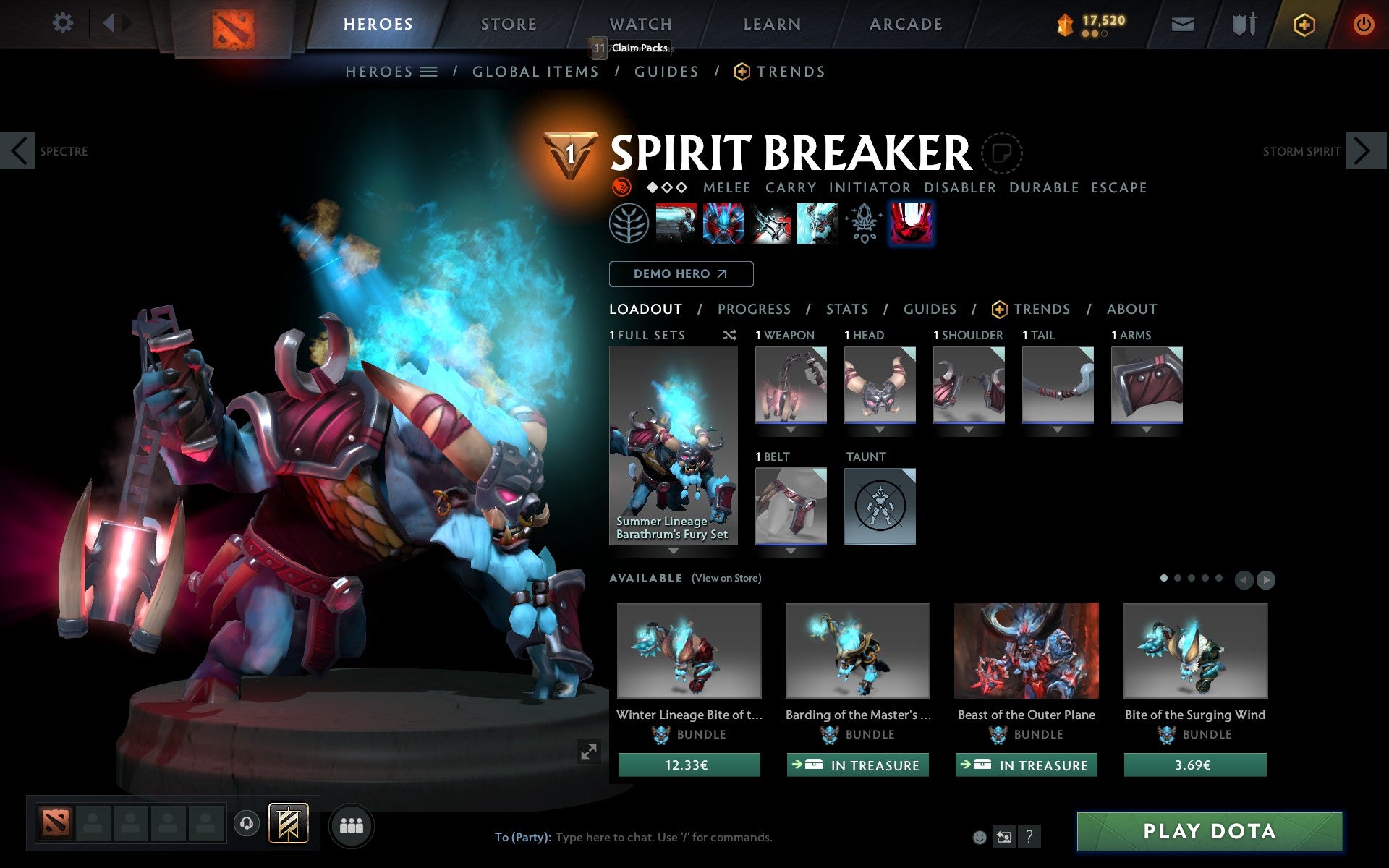
Task: Open the emoticon smiley in the chat bar
Action: (x=980, y=837)
